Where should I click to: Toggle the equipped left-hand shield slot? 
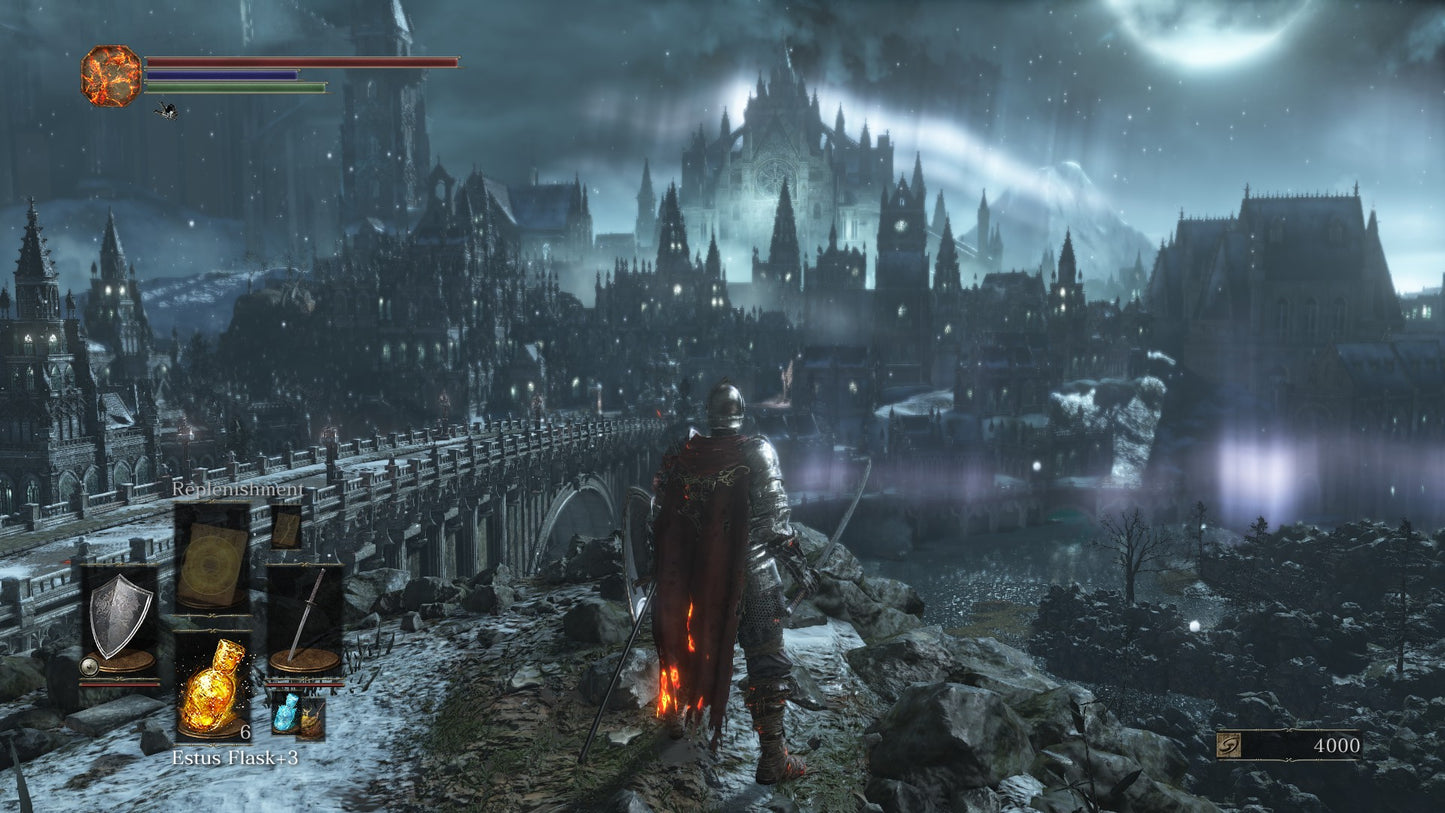[121, 620]
